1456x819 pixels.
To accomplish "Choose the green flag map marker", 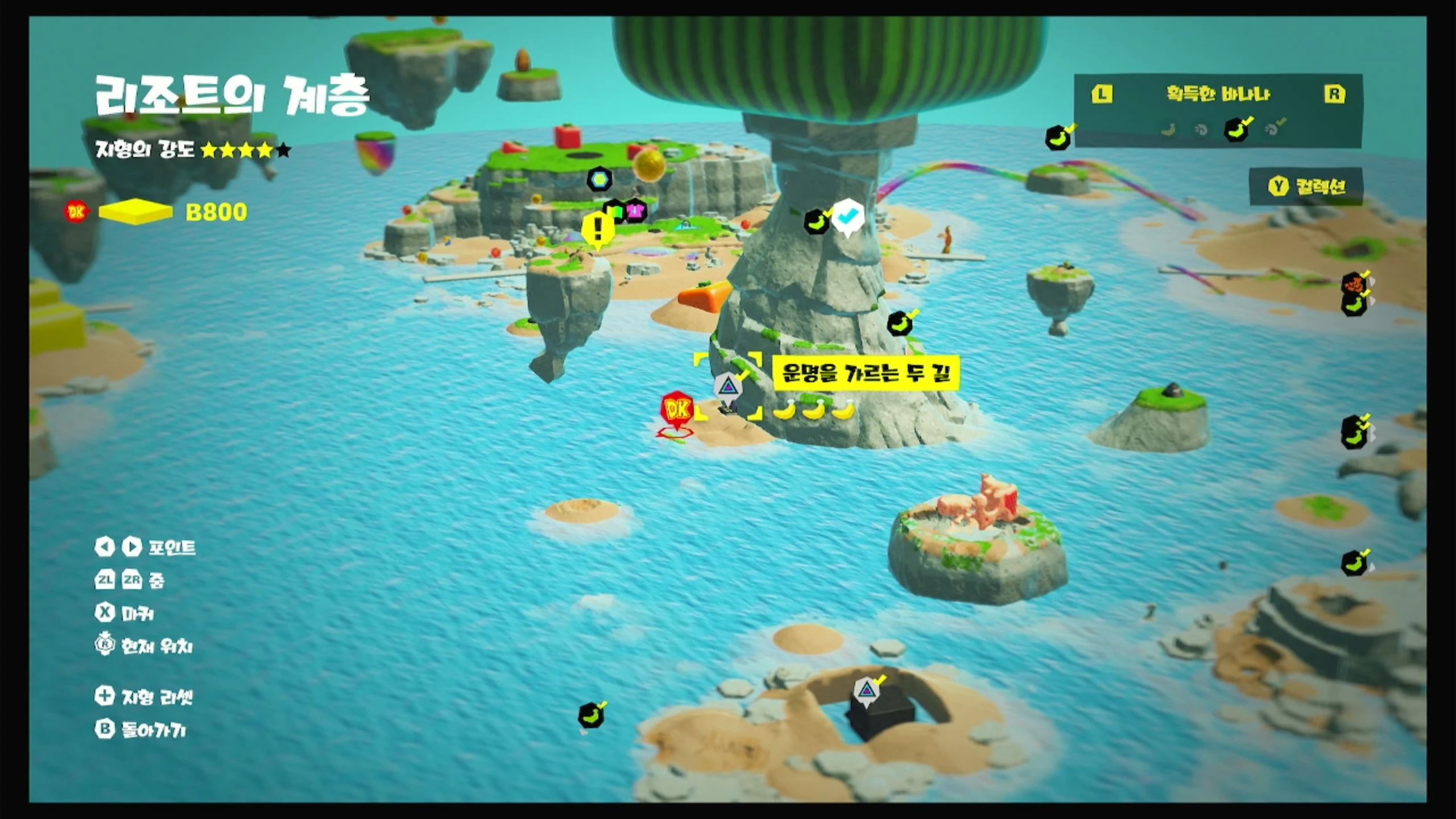I will click(615, 211).
